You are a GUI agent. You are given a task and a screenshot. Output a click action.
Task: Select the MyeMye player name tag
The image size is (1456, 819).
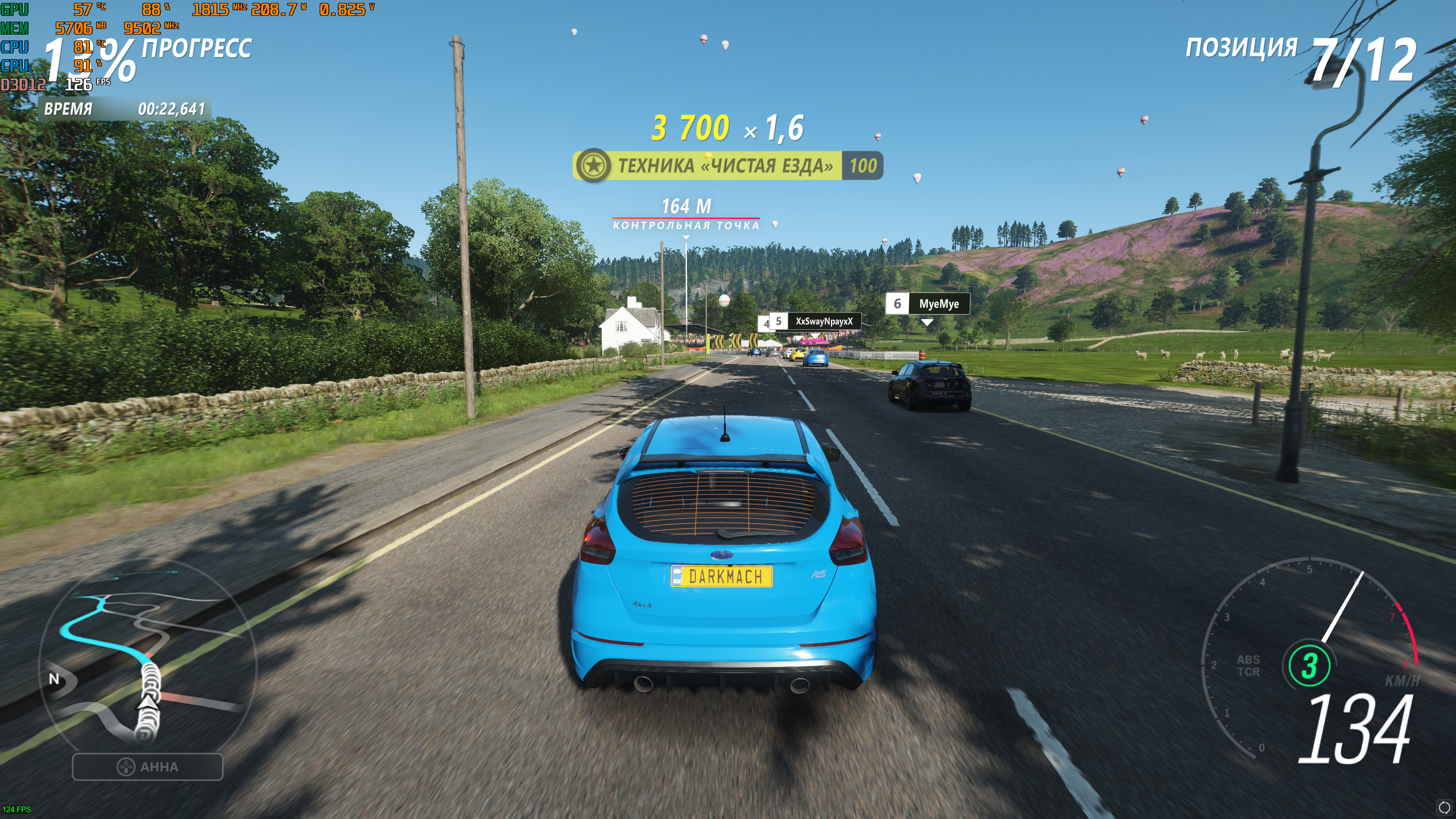point(928,304)
